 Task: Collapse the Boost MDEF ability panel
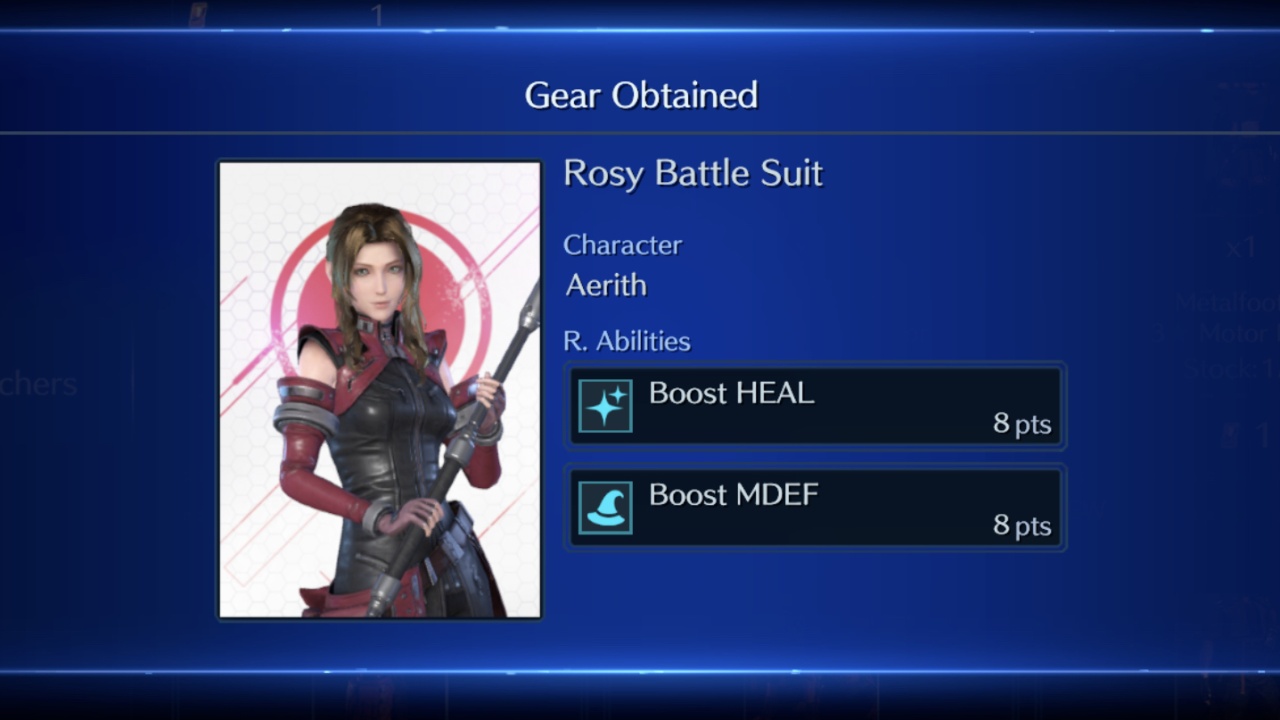(x=815, y=507)
